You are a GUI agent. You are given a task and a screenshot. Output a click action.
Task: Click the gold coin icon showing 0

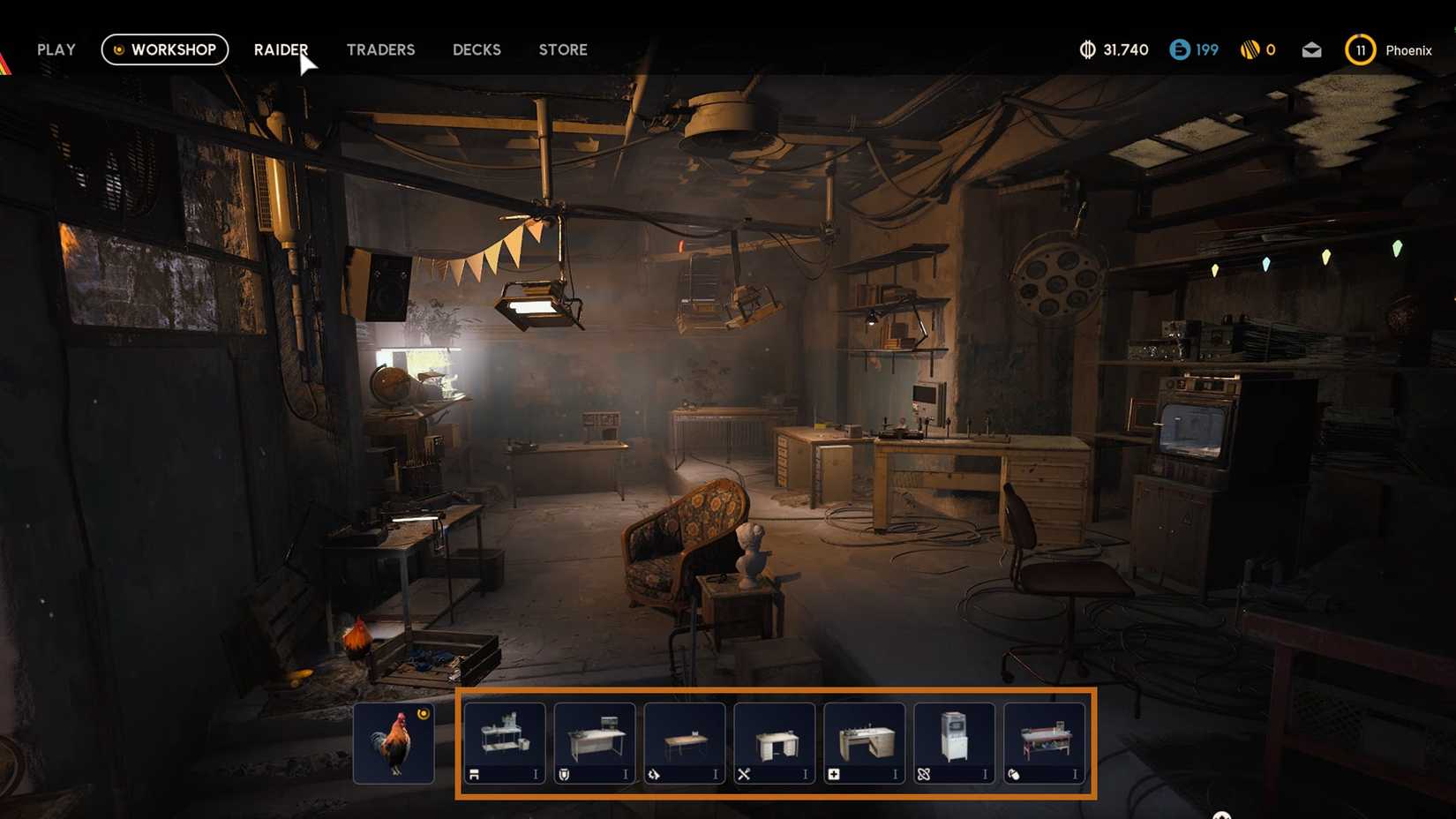pos(1247,50)
